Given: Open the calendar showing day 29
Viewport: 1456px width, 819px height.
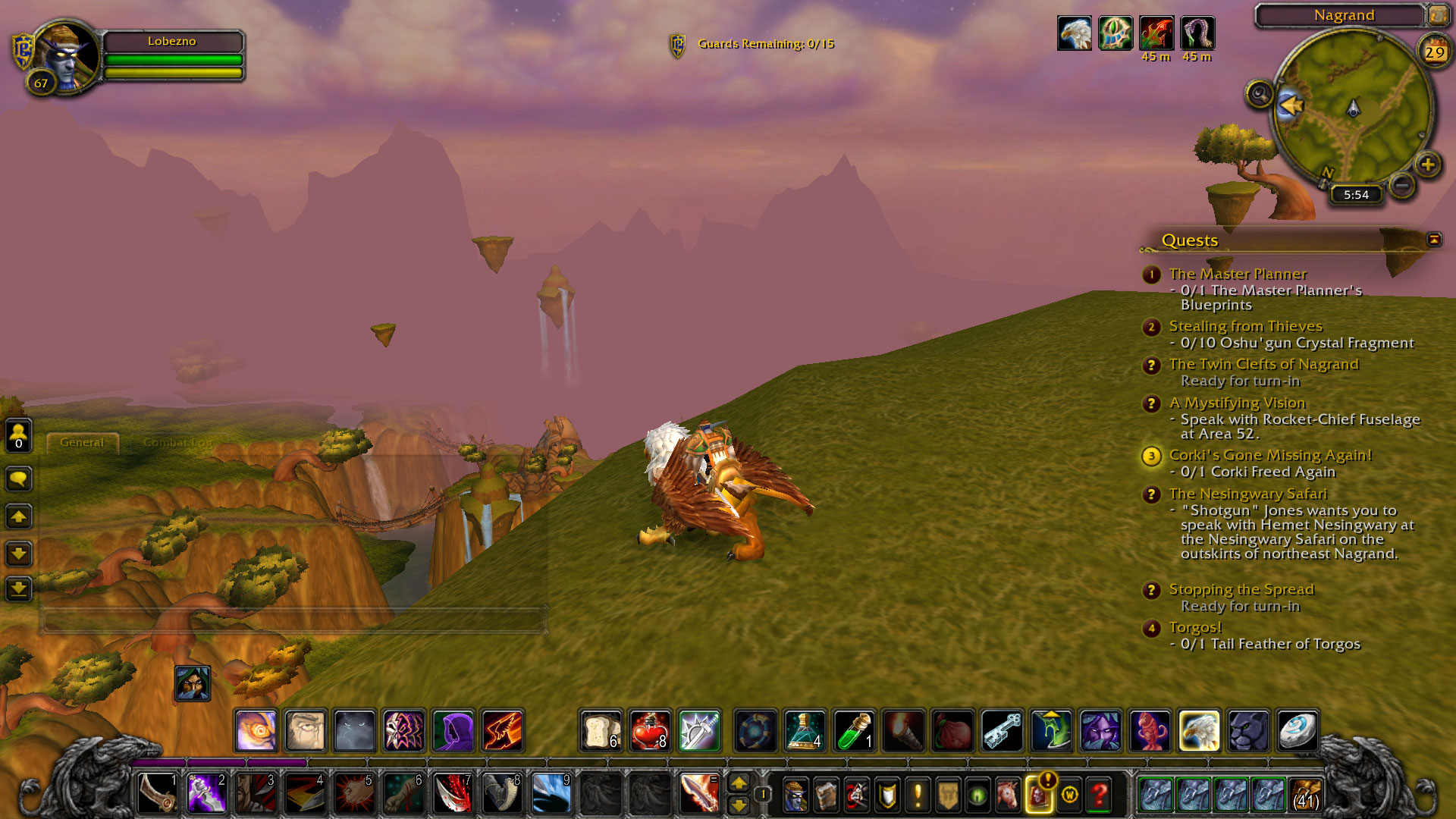Looking at the screenshot, I should pyautogui.click(x=1434, y=52).
